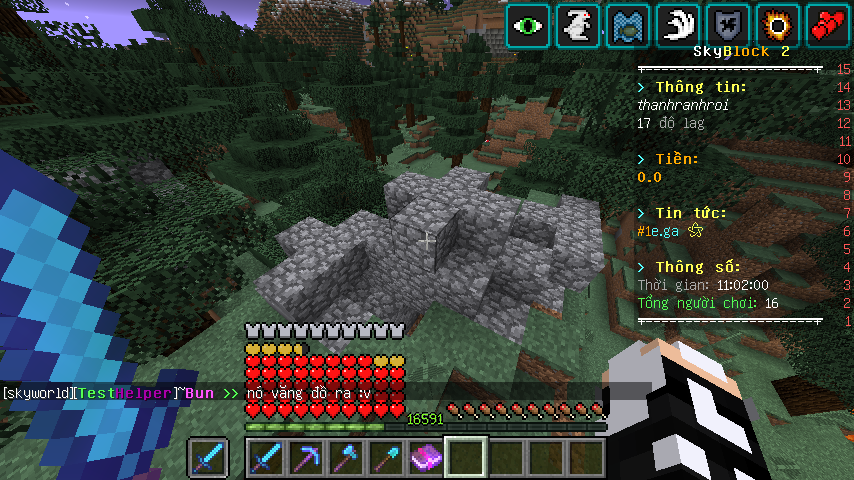Screen dimensions: 854x480
Task: Select the diamond sword in the main hotbar
Action: 265,457
